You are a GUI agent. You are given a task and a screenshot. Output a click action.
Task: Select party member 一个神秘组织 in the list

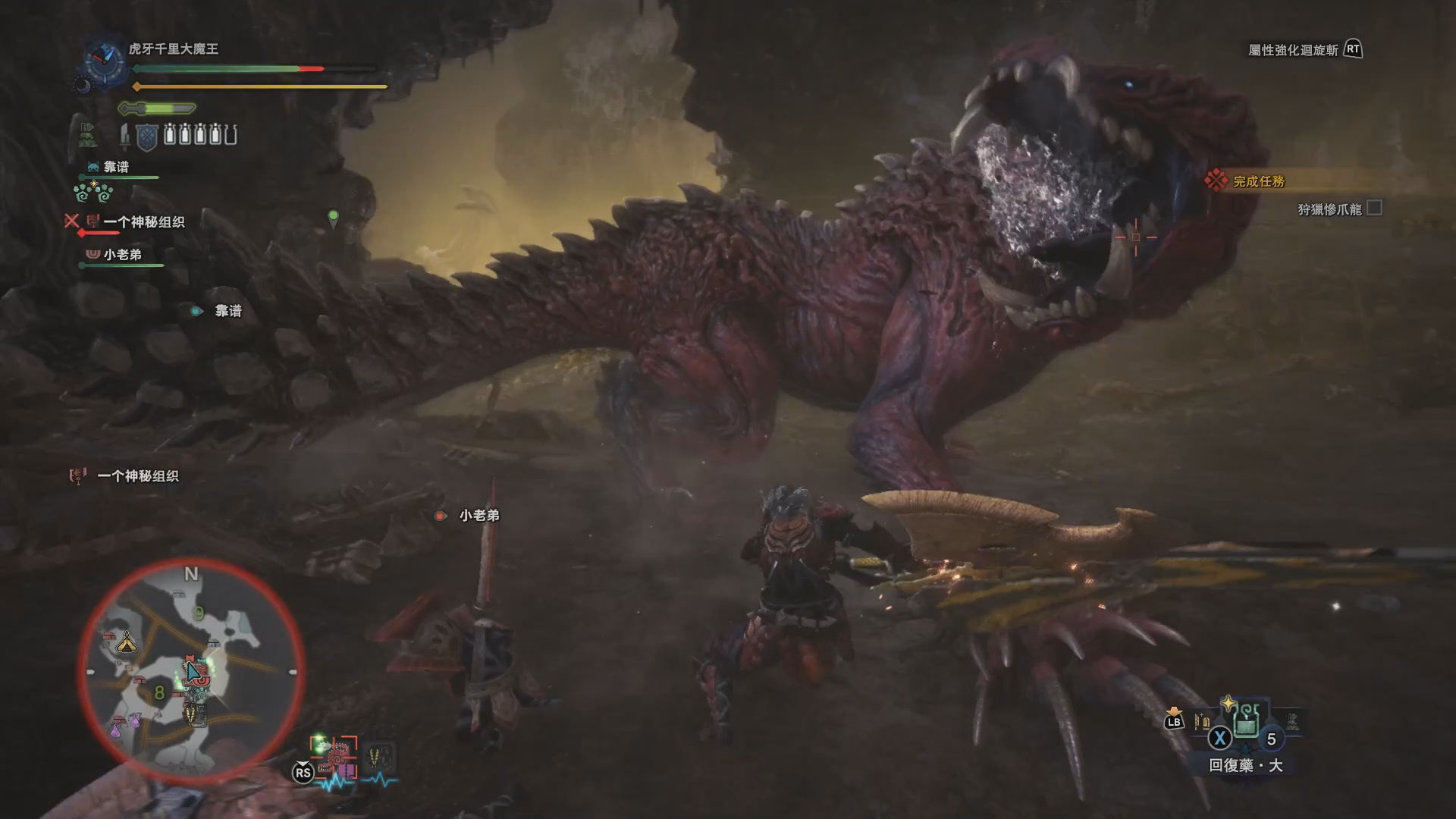143,222
